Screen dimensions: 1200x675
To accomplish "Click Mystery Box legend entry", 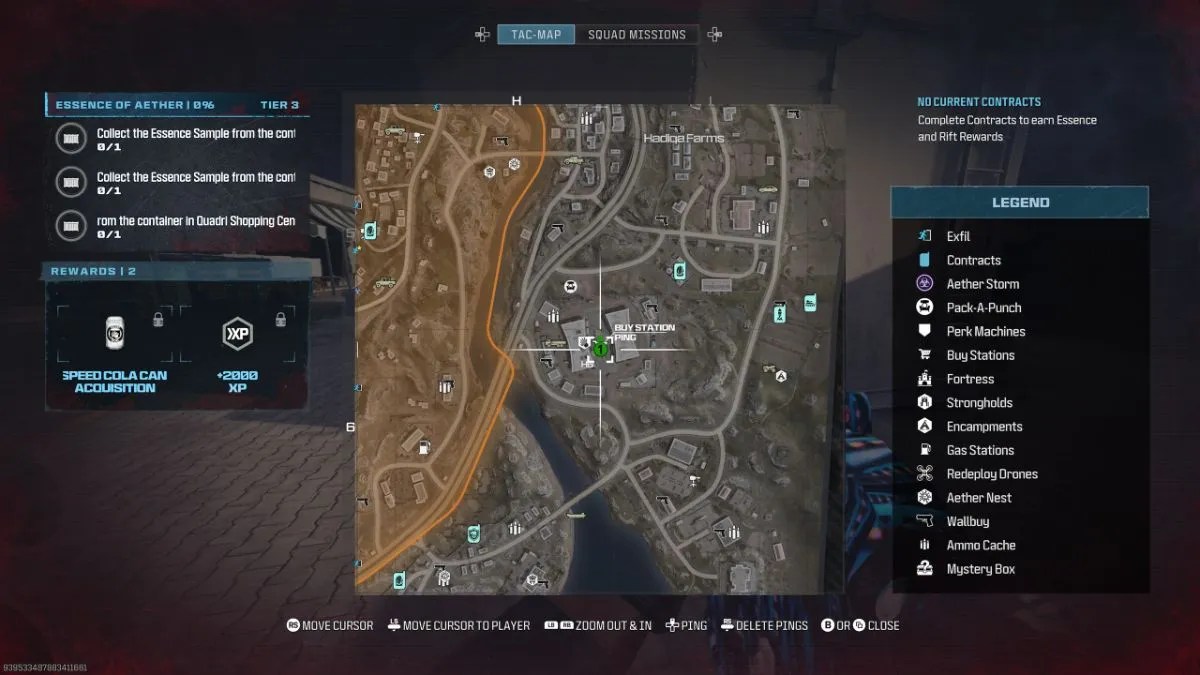I will pos(980,569).
